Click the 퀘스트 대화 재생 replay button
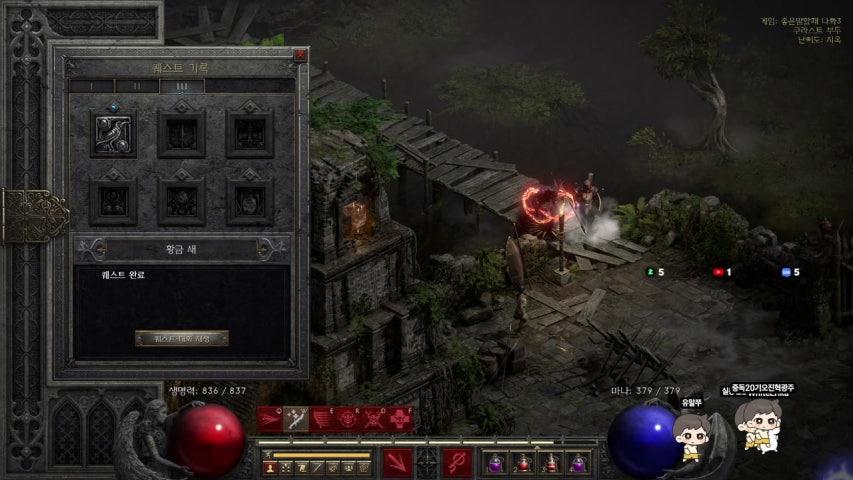 coord(182,338)
